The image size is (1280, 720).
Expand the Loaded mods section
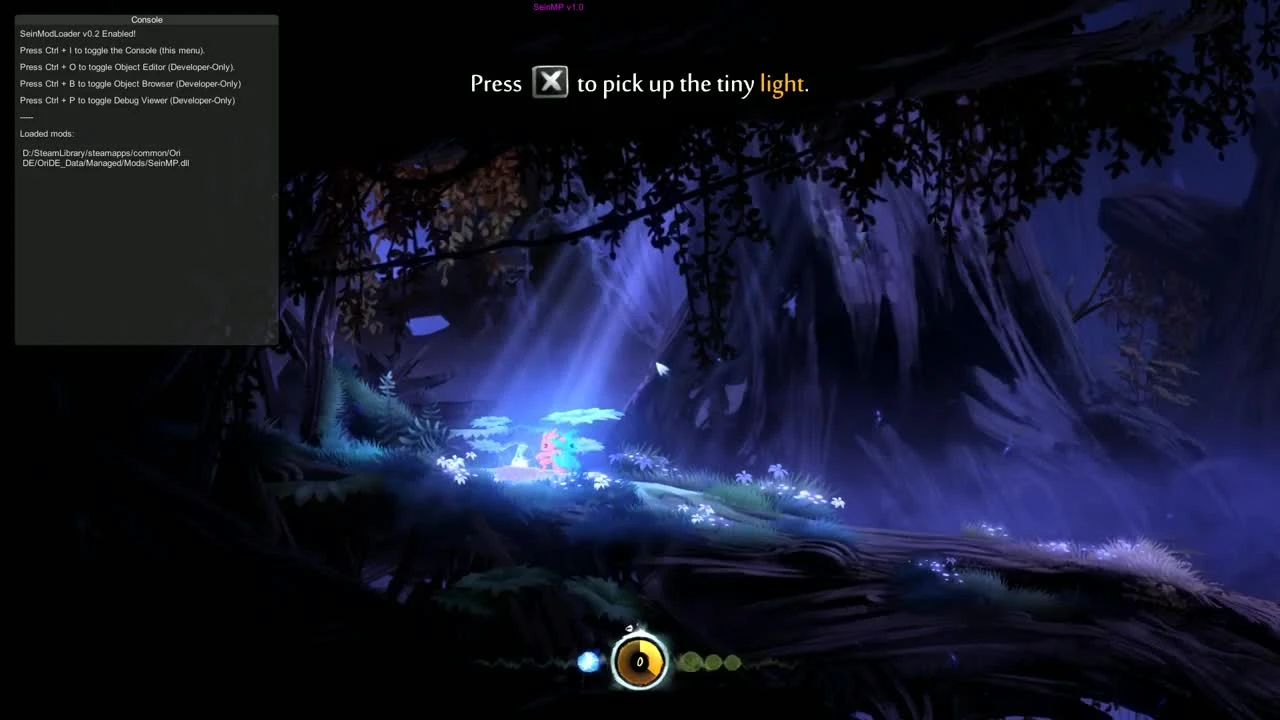coord(46,133)
